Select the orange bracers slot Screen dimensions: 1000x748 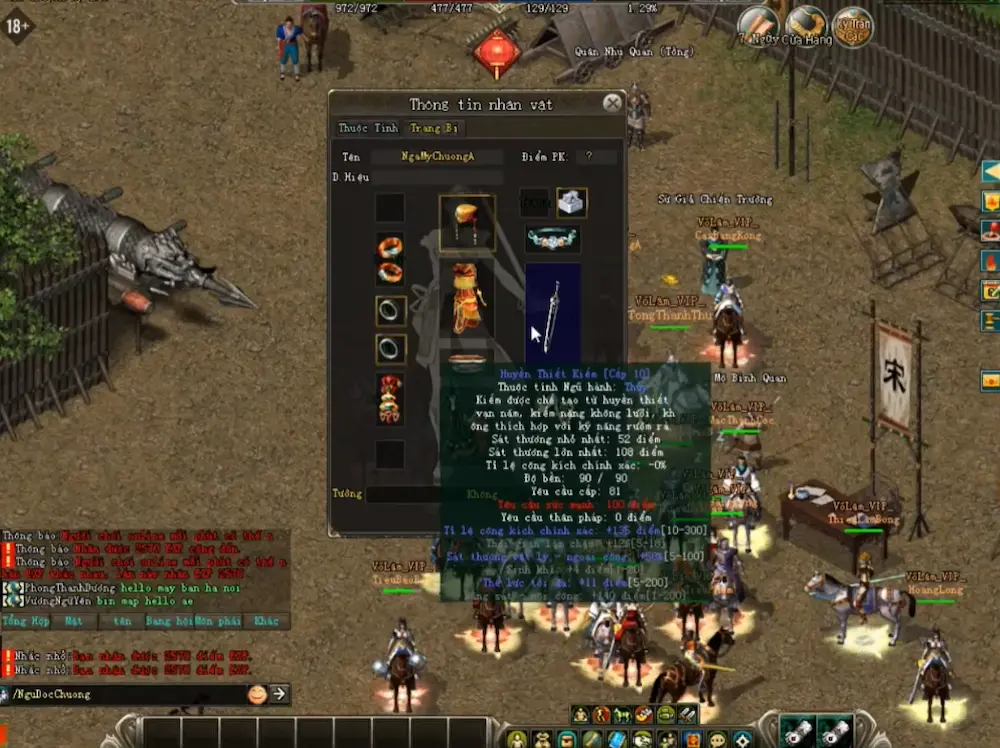tap(390, 259)
